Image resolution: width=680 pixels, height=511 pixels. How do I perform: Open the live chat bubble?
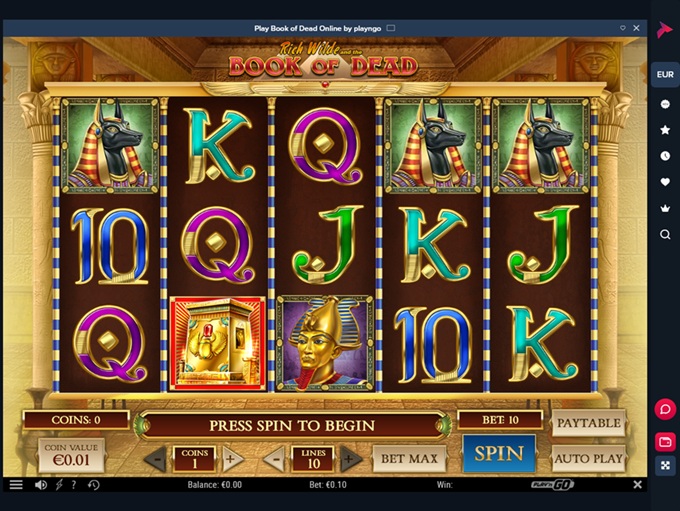[x=665, y=409]
